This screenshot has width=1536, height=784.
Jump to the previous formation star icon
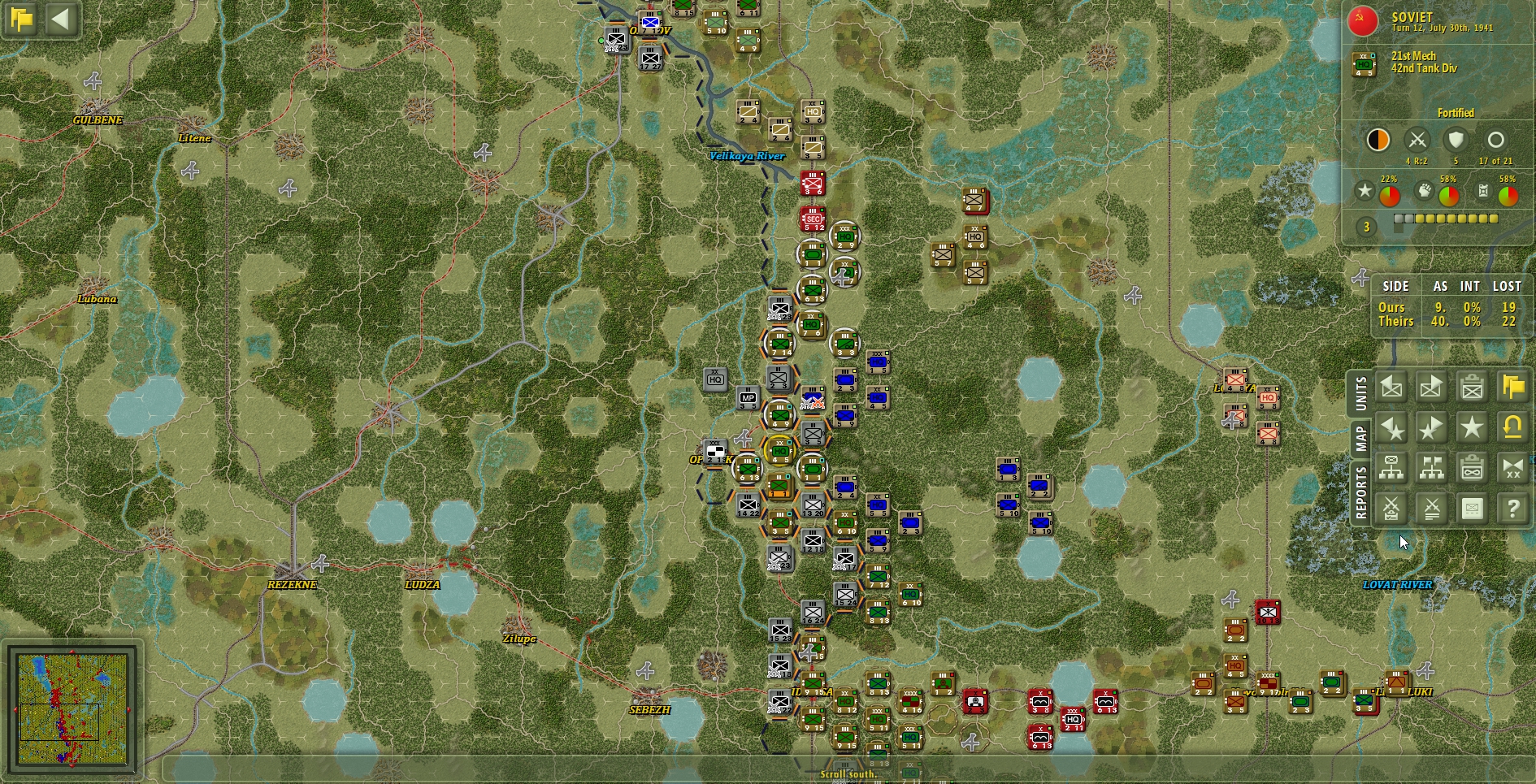(1391, 427)
